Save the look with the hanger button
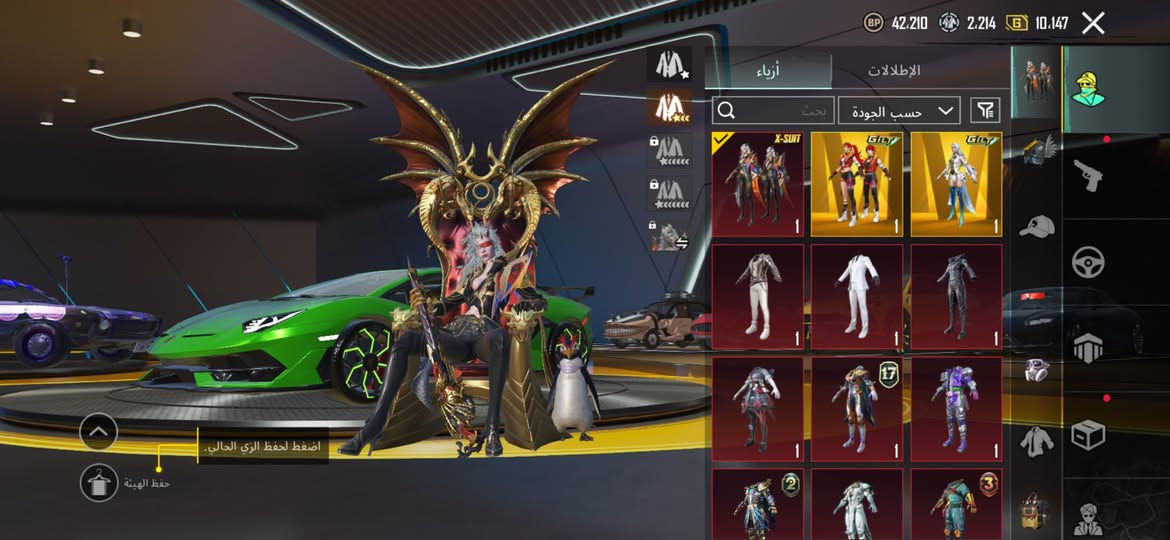This screenshot has height=540, width=1170. coord(98,483)
